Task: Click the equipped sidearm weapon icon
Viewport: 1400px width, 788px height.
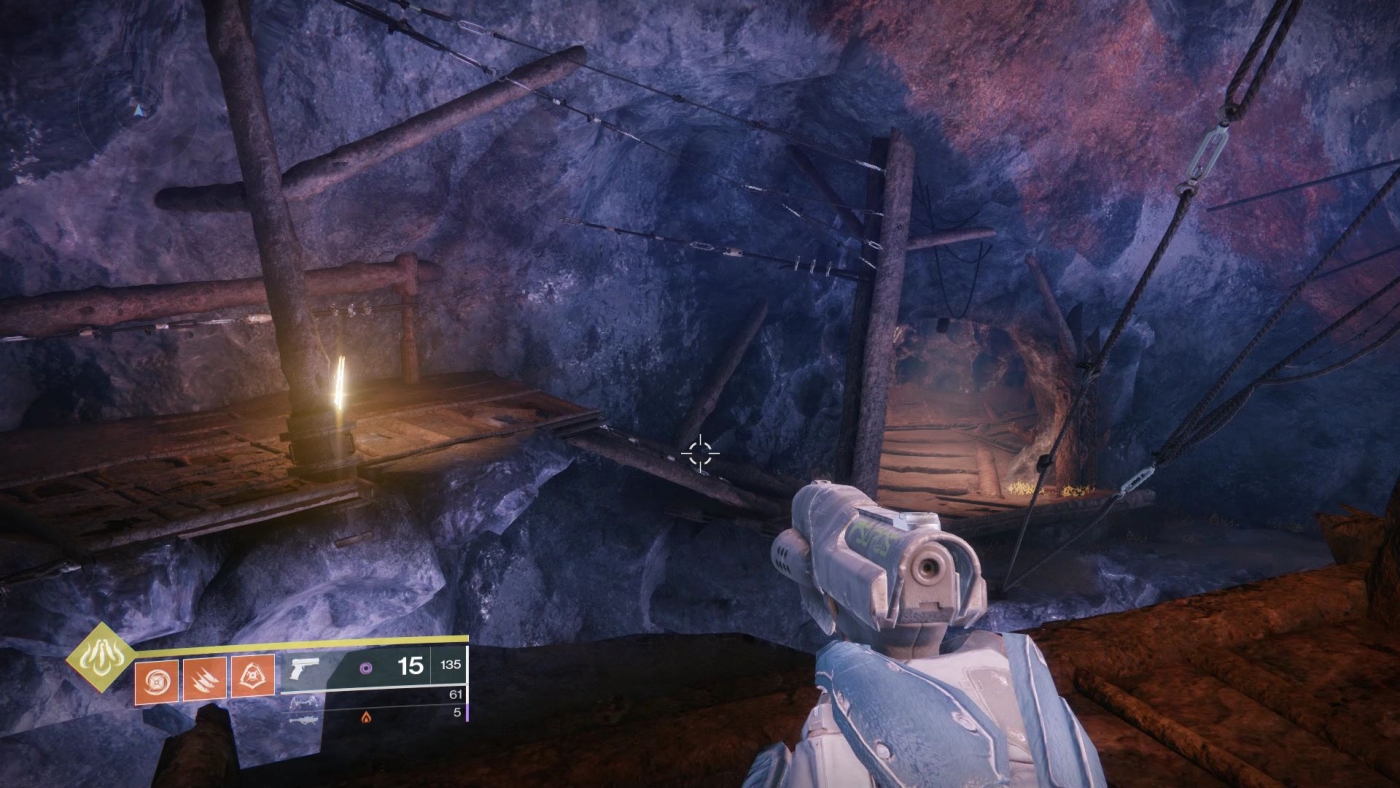Action: [x=303, y=670]
